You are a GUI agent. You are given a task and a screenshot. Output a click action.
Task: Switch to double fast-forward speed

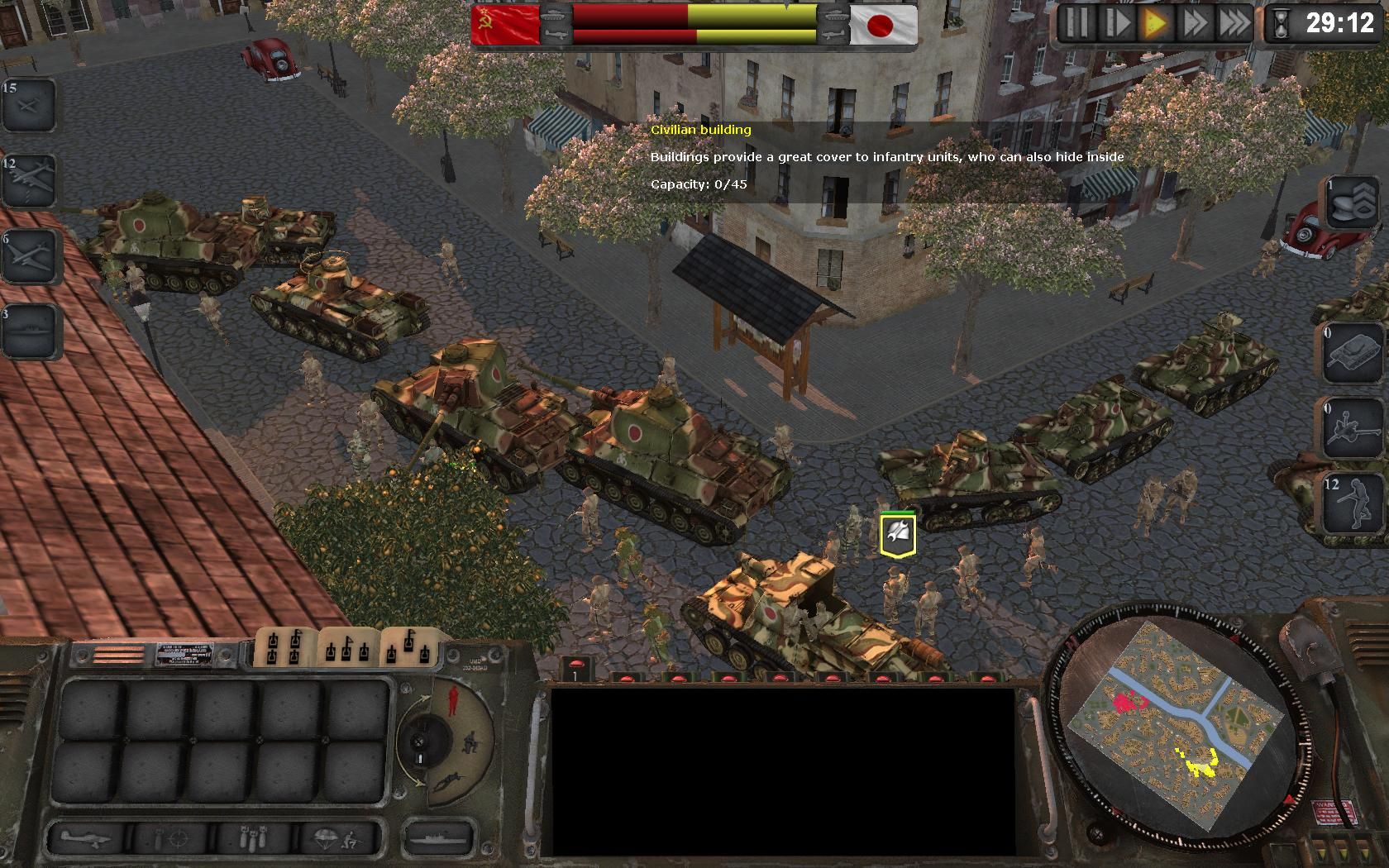tap(1195, 23)
